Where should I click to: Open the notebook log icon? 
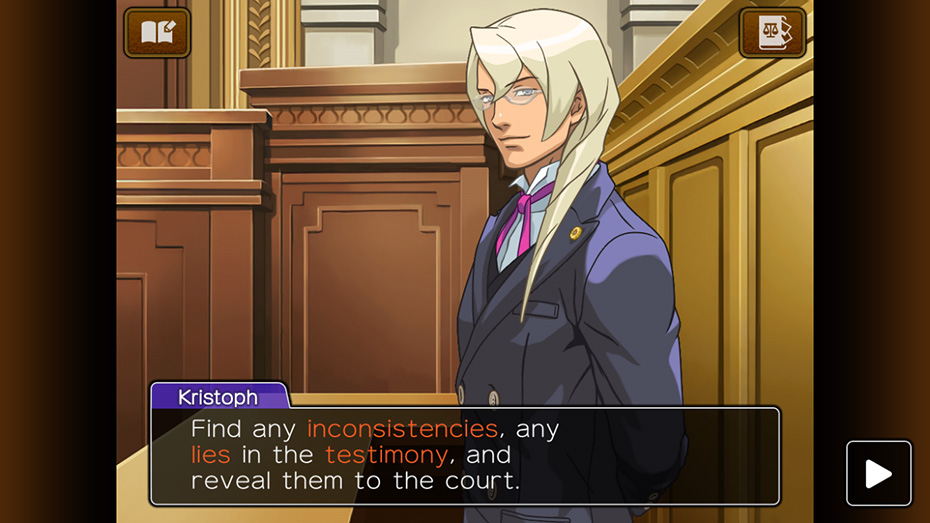[x=157, y=33]
